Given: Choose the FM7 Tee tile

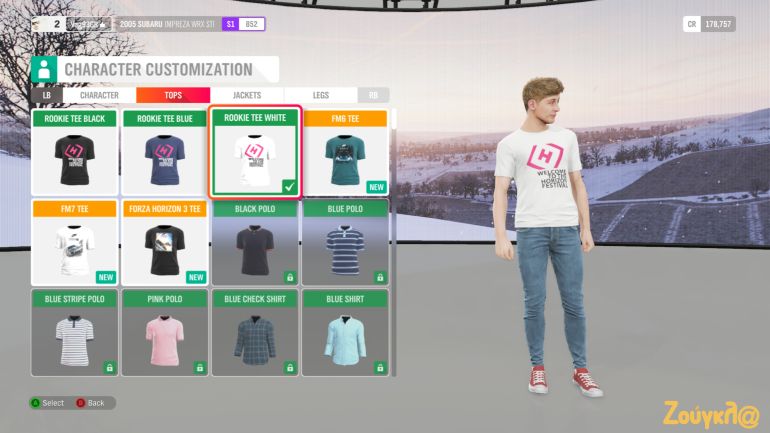Looking at the screenshot, I should [x=75, y=243].
